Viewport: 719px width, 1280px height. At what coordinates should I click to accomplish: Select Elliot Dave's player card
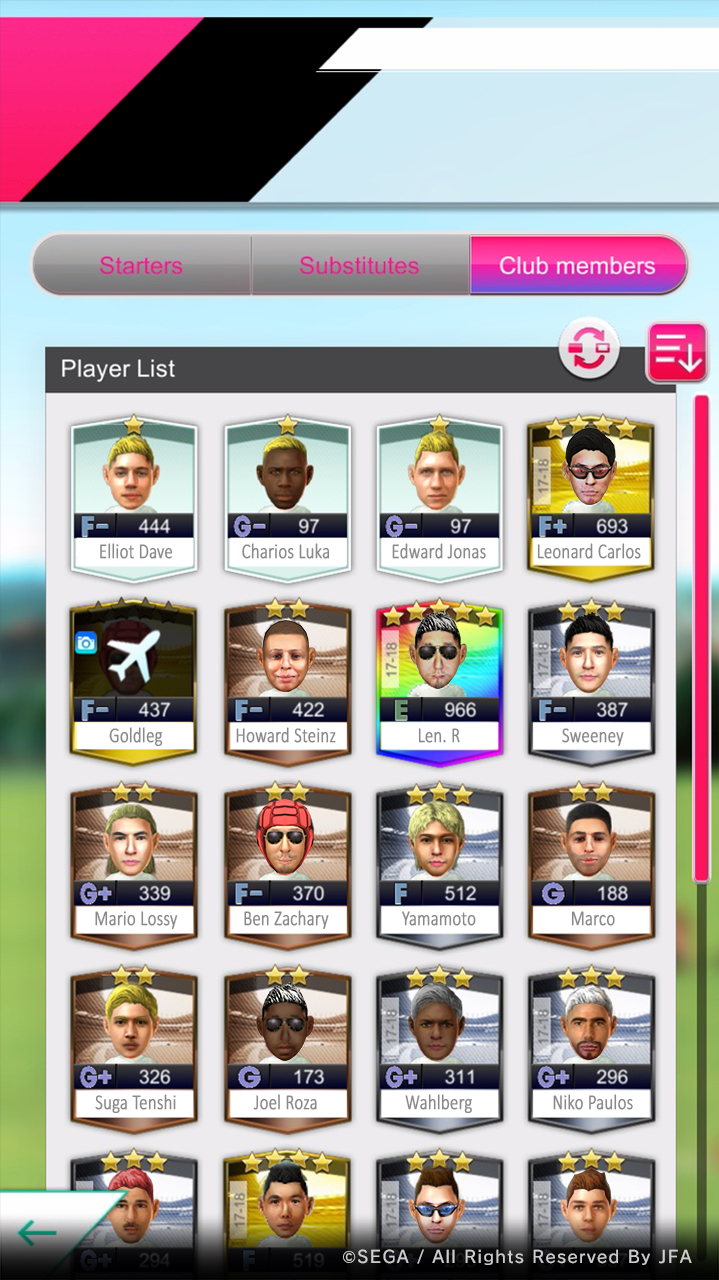(135, 497)
